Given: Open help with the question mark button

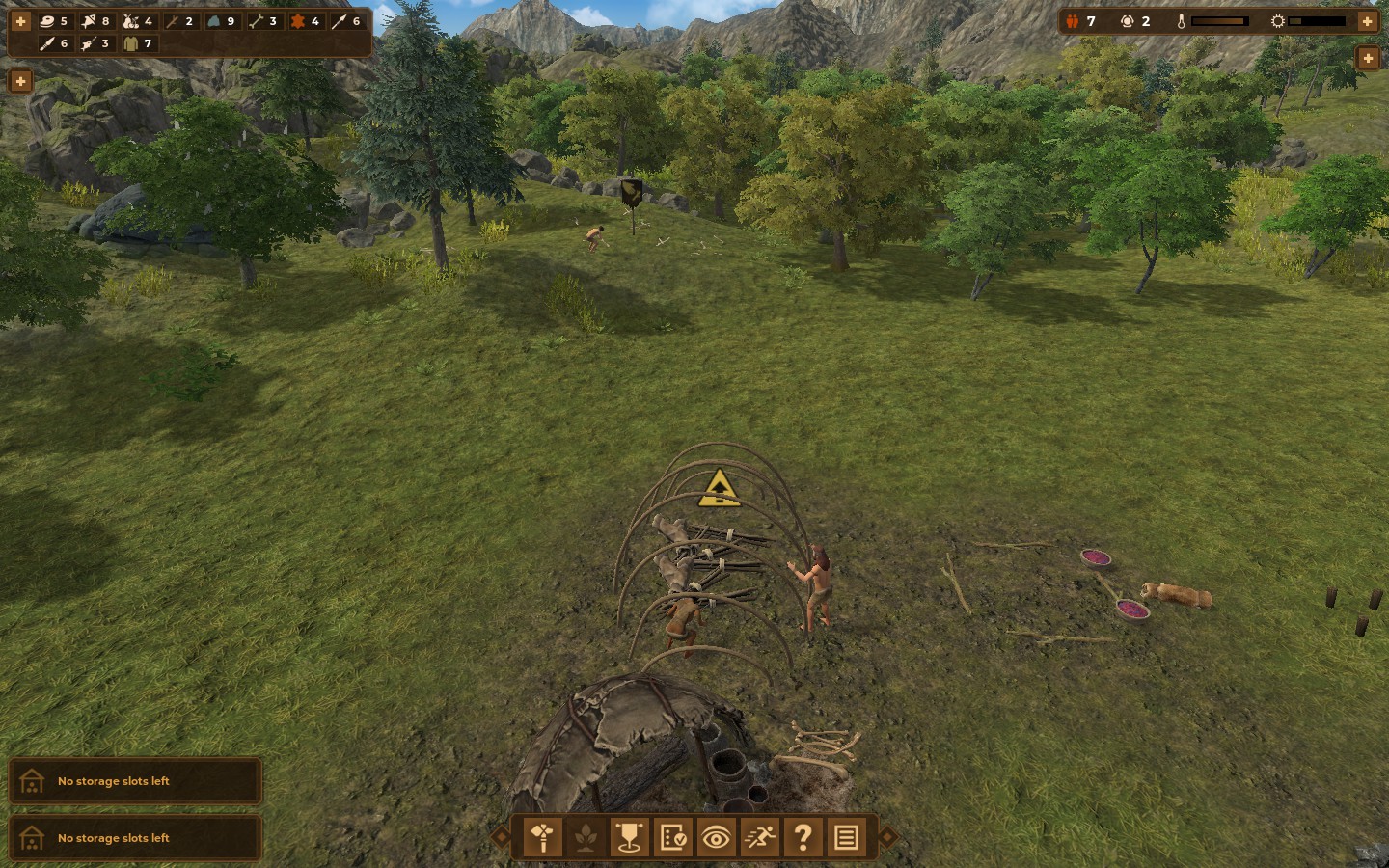Looking at the screenshot, I should [803, 837].
